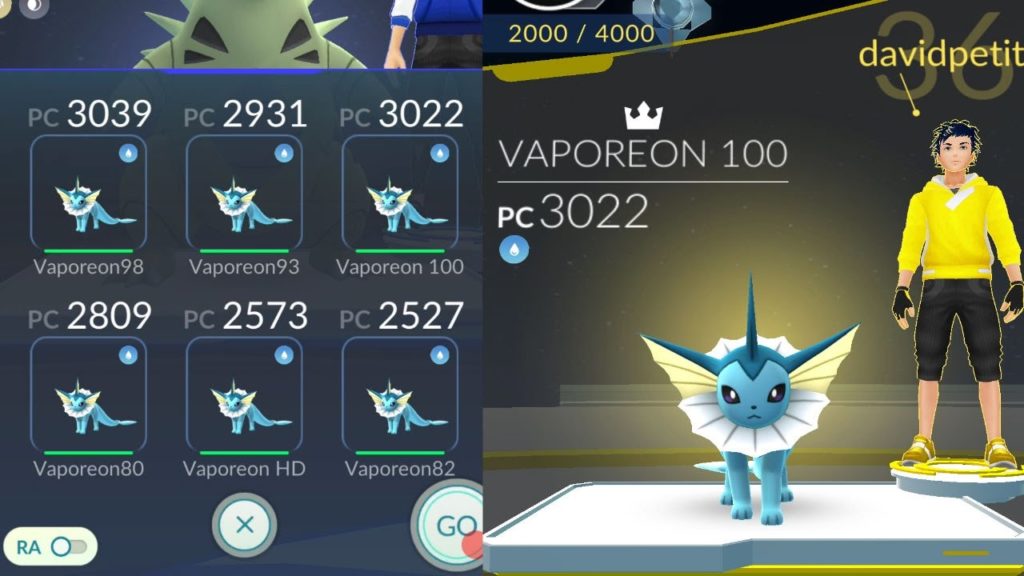Select the Vaporeon82 slot with PC 2527
The height and width of the screenshot is (576, 1024).
(400, 396)
